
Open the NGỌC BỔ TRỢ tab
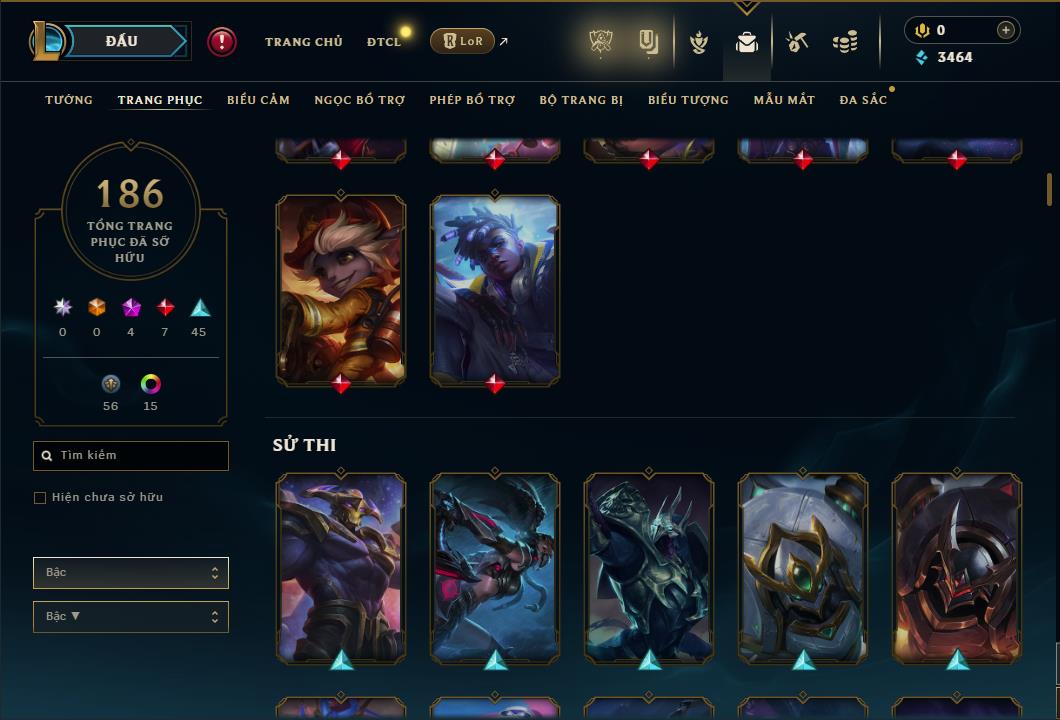tap(359, 100)
